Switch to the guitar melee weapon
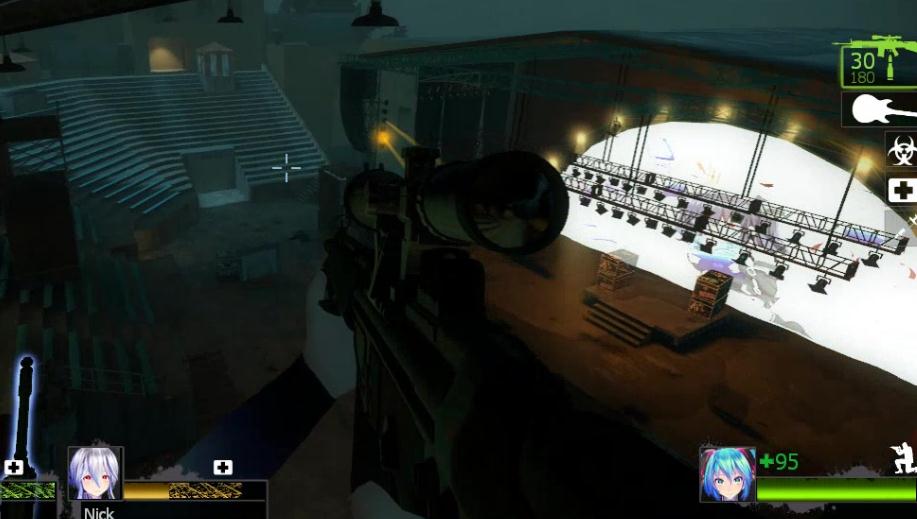The image size is (917, 519). click(x=880, y=109)
